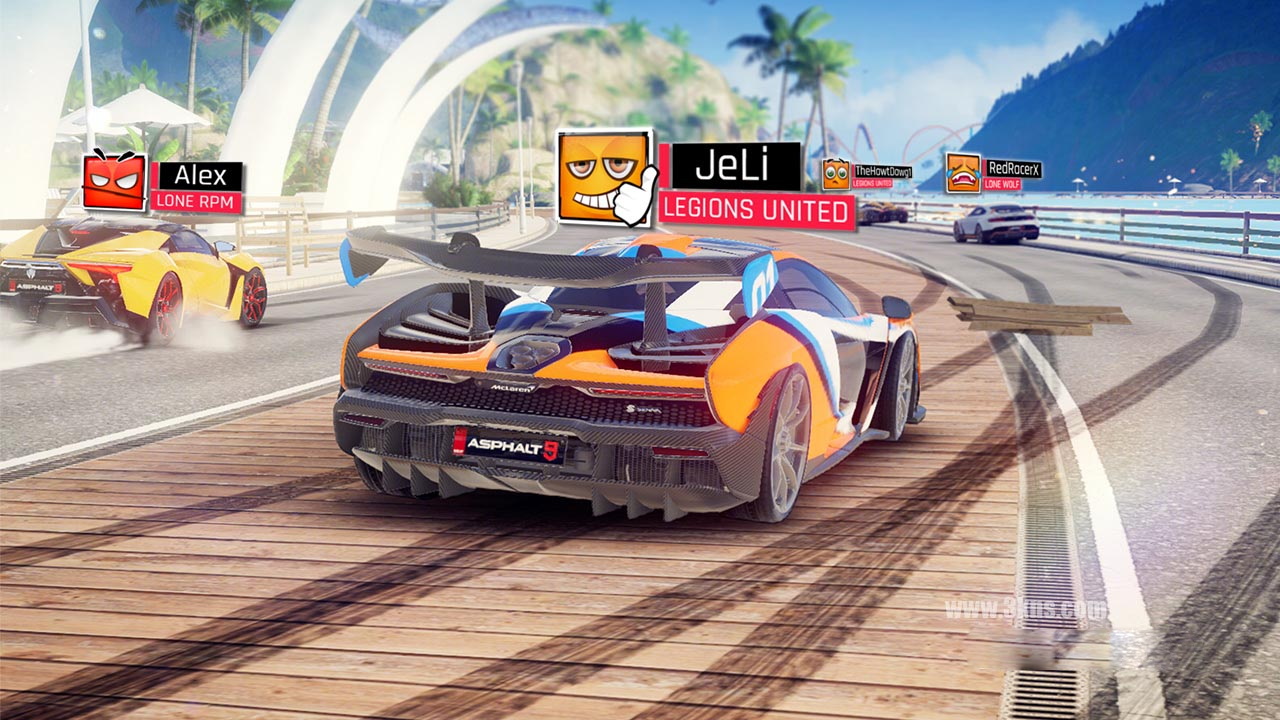Screen dimensions: 1280x720
Task: Select the TheHowtDowg1 player name tag
Action: [882, 172]
